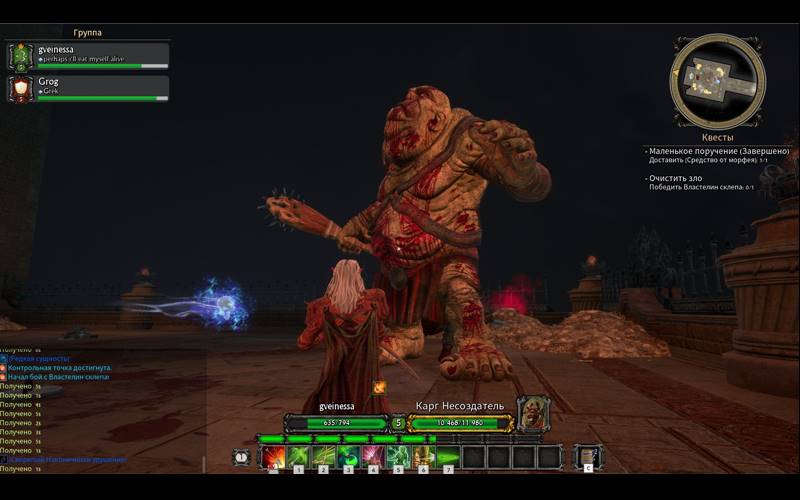Activate the golden pillar skill in slot 6
This screenshot has height=500, width=800.
(x=423, y=457)
